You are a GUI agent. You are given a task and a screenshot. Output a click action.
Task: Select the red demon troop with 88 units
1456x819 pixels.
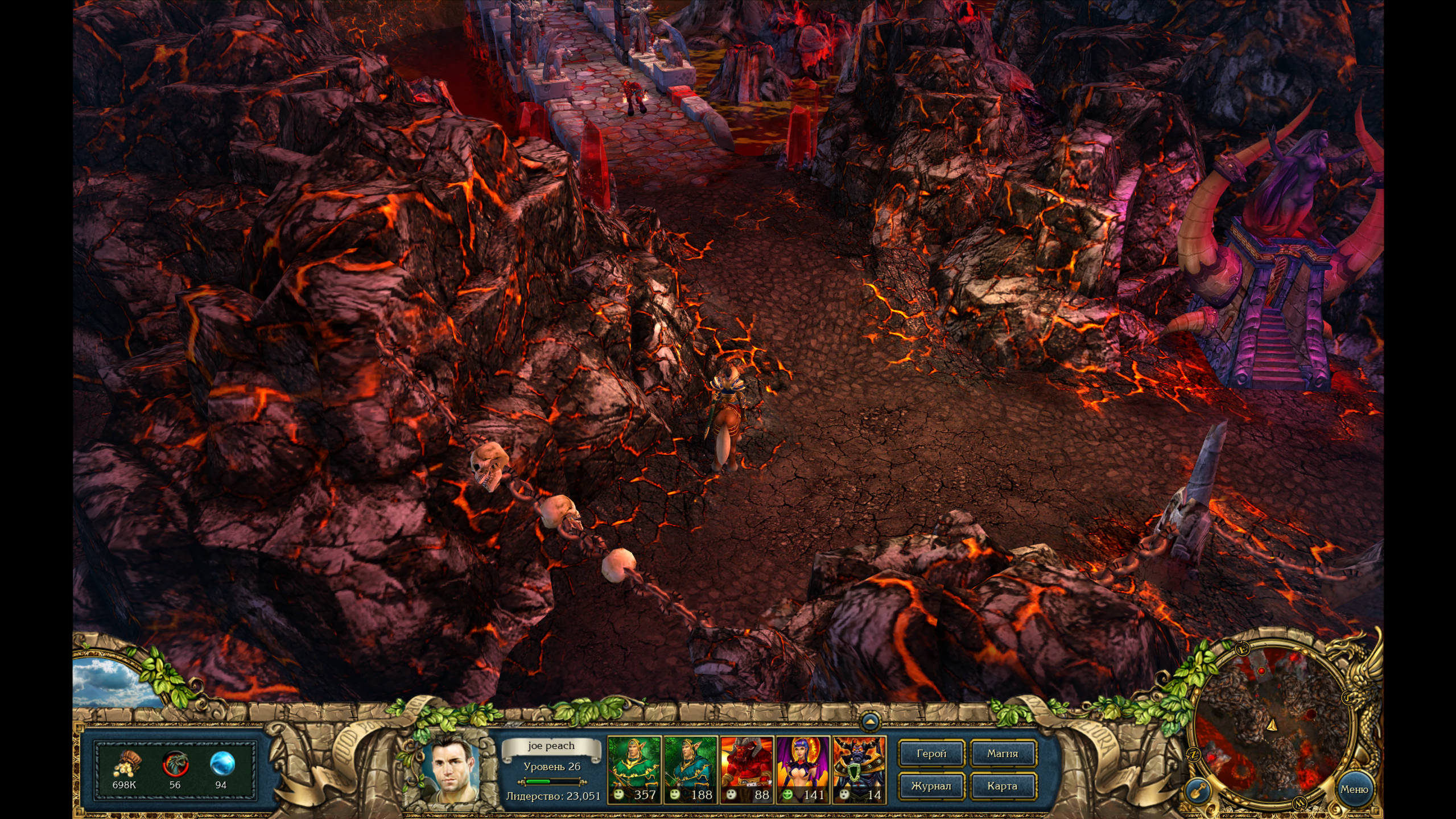click(746, 769)
